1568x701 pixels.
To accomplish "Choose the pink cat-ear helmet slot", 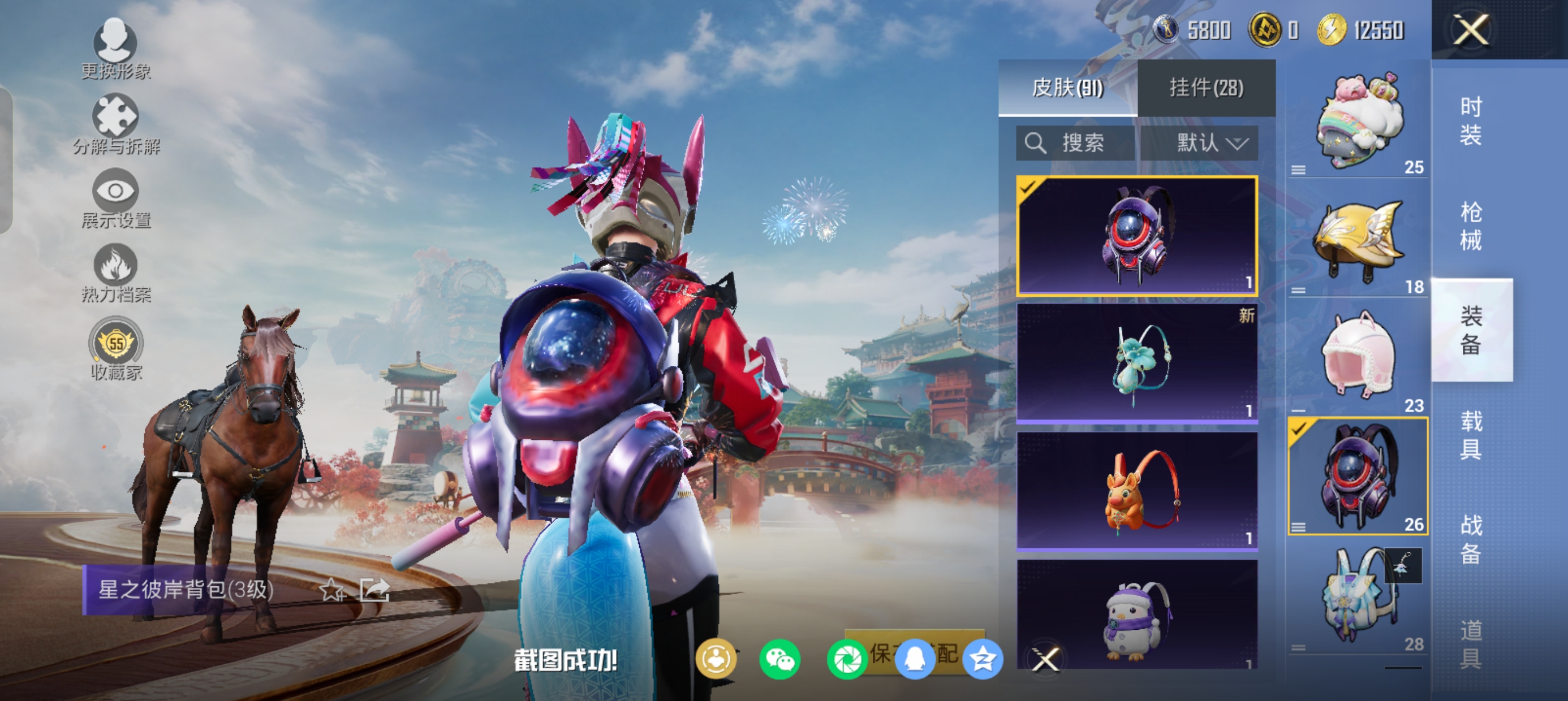I will pyautogui.click(x=1358, y=359).
